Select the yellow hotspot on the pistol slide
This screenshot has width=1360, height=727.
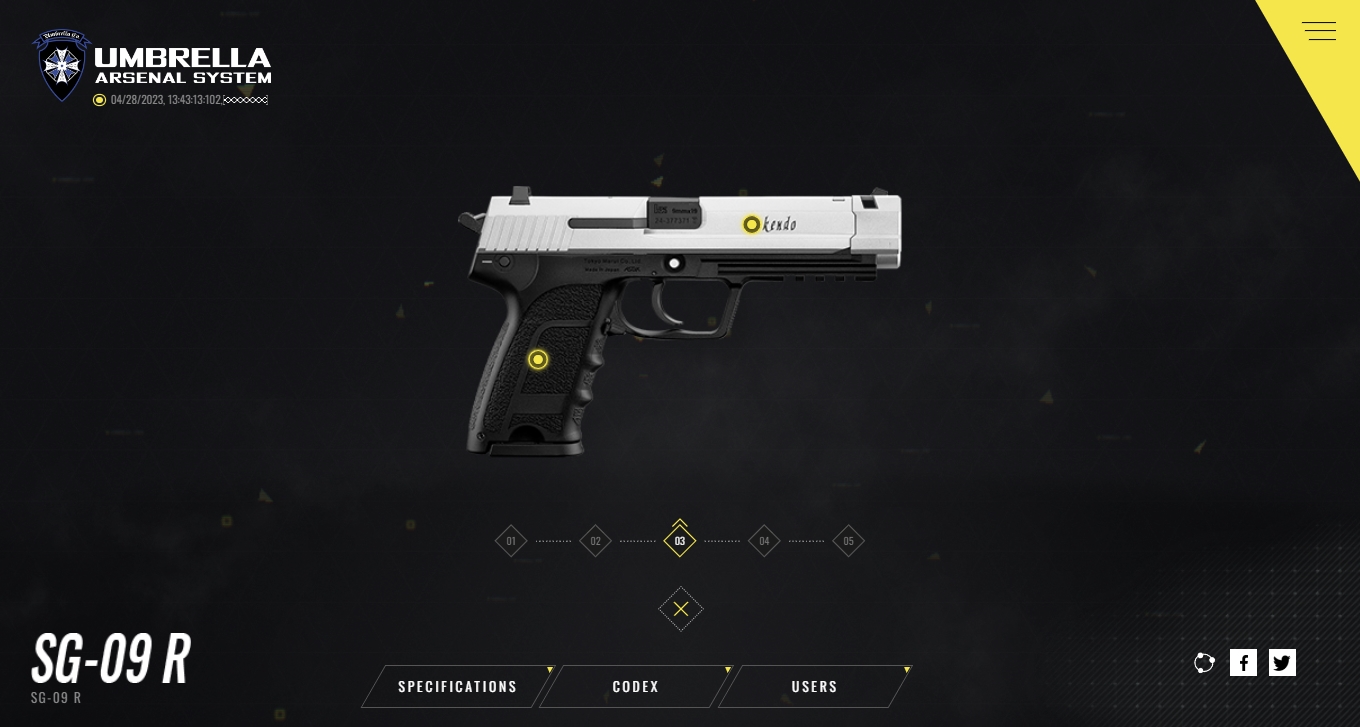(751, 225)
